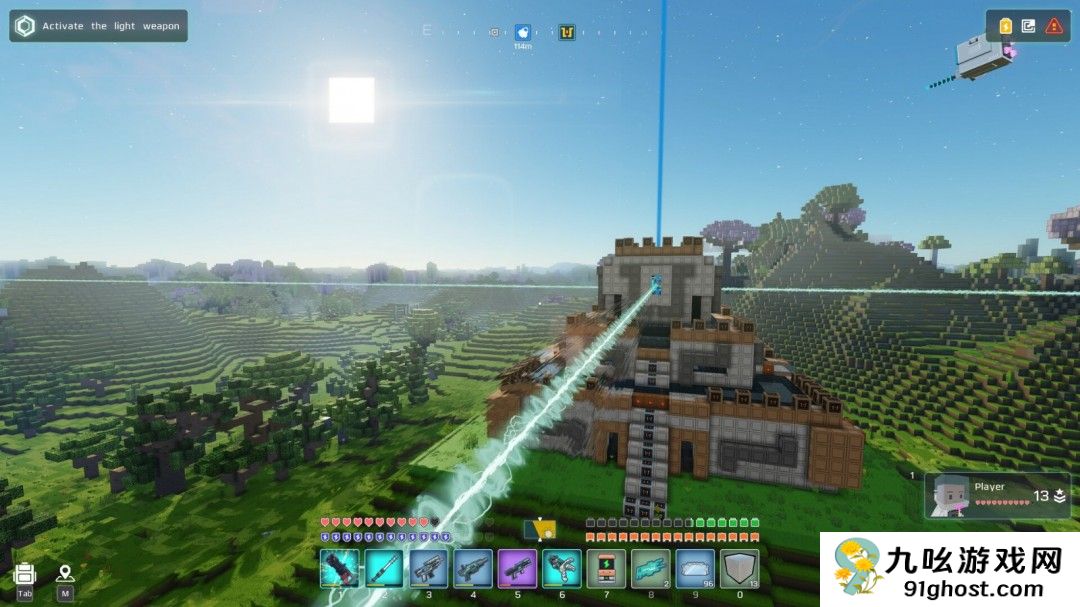Viewport: 1080px width, 607px height.
Task: Select the battery device in slot 7
Action: coord(606,568)
